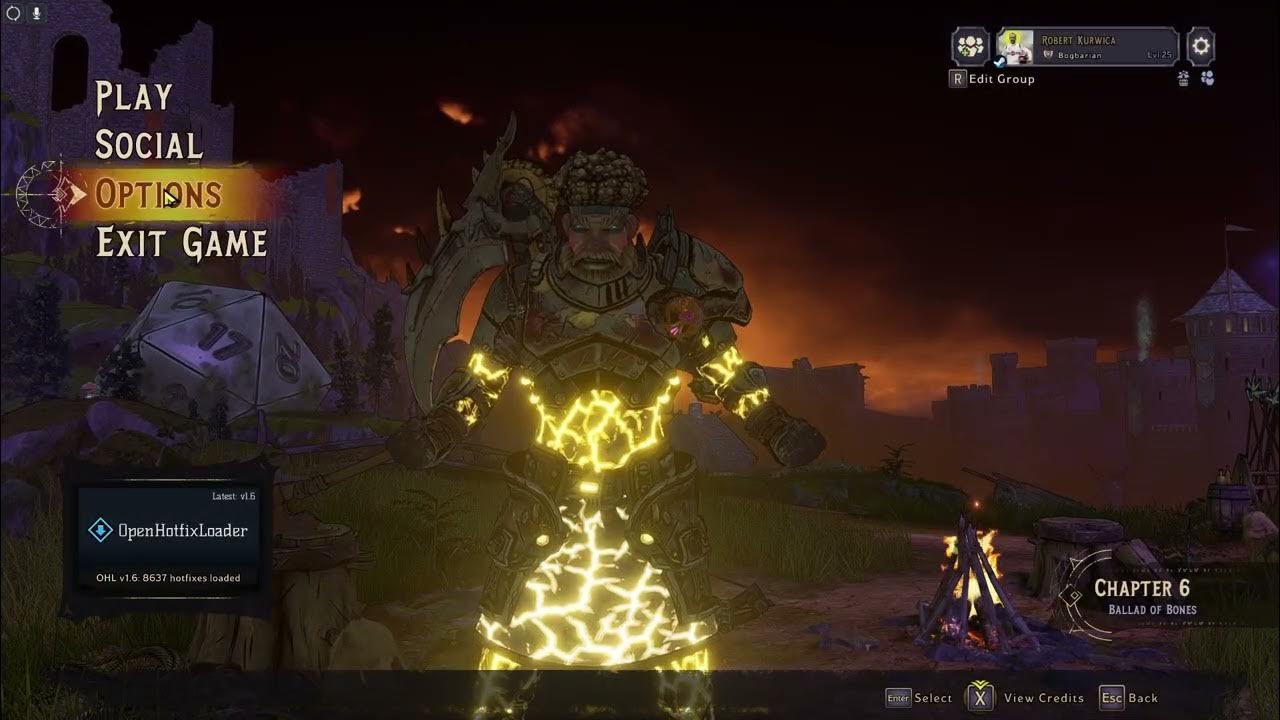Start the game with Play
The height and width of the screenshot is (720, 1280).
[135, 96]
